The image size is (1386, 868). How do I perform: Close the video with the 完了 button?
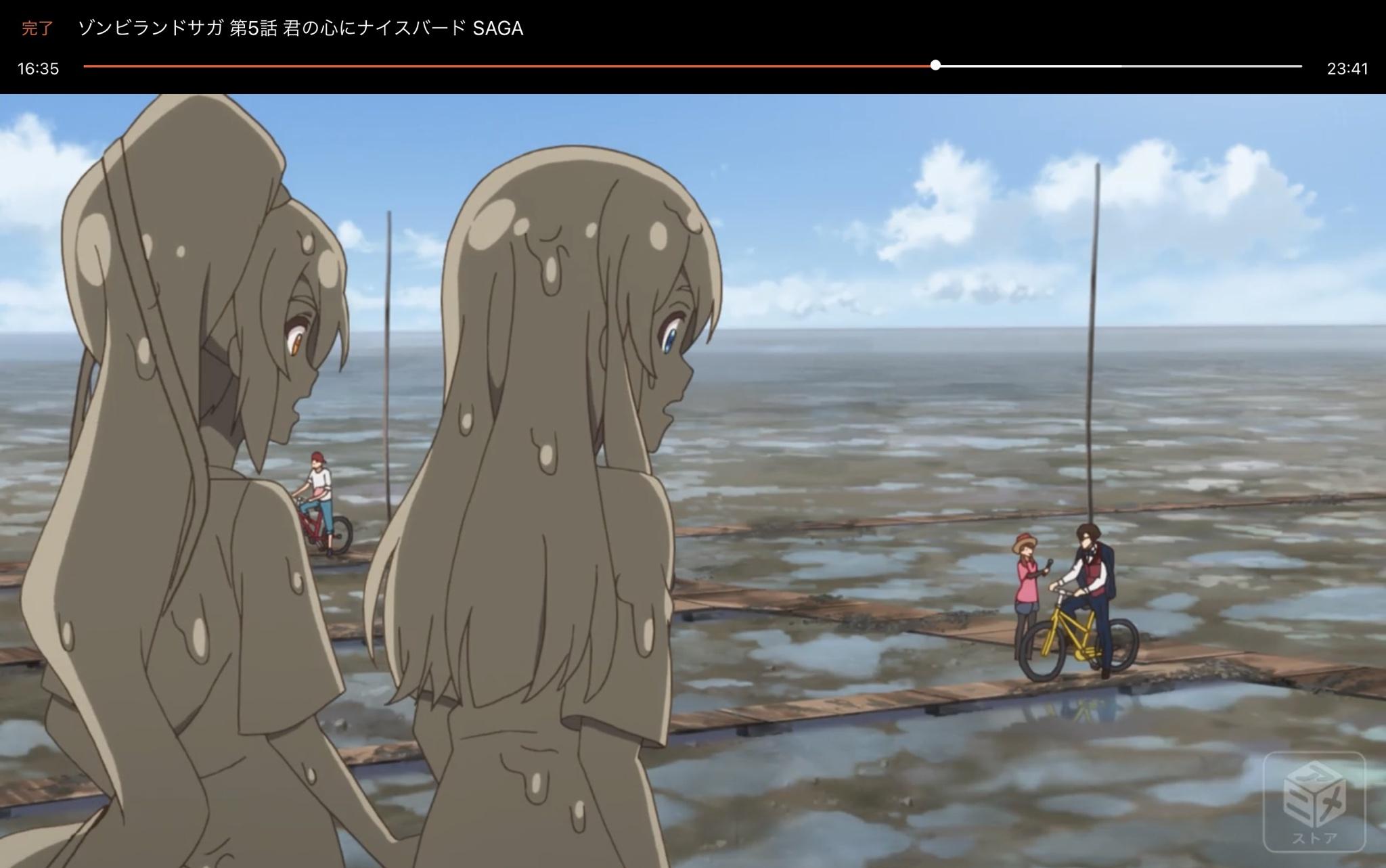tap(37, 28)
